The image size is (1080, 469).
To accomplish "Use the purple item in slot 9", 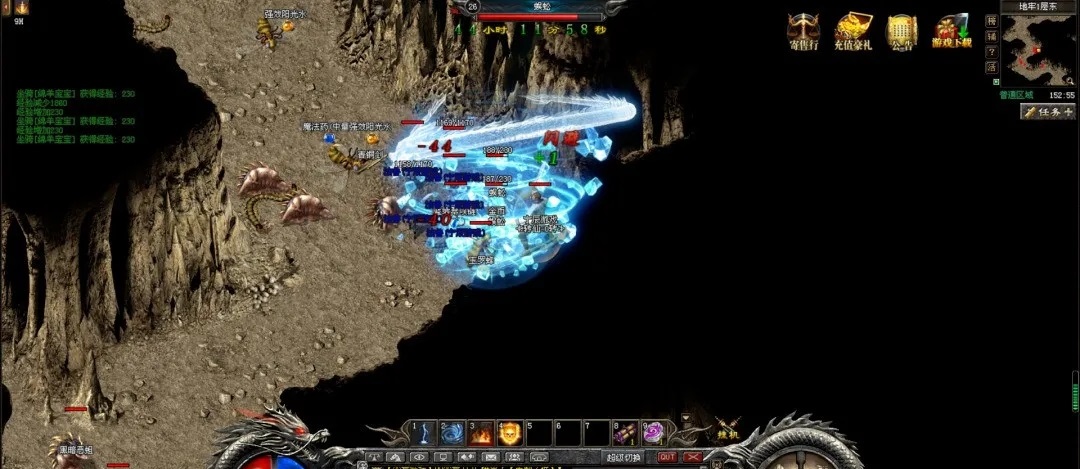I will pos(654,433).
